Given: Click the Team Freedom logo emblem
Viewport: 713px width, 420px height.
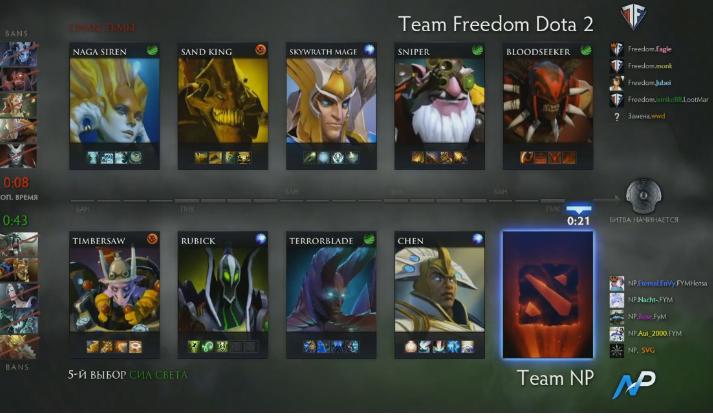Looking at the screenshot, I should pos(632,19).
